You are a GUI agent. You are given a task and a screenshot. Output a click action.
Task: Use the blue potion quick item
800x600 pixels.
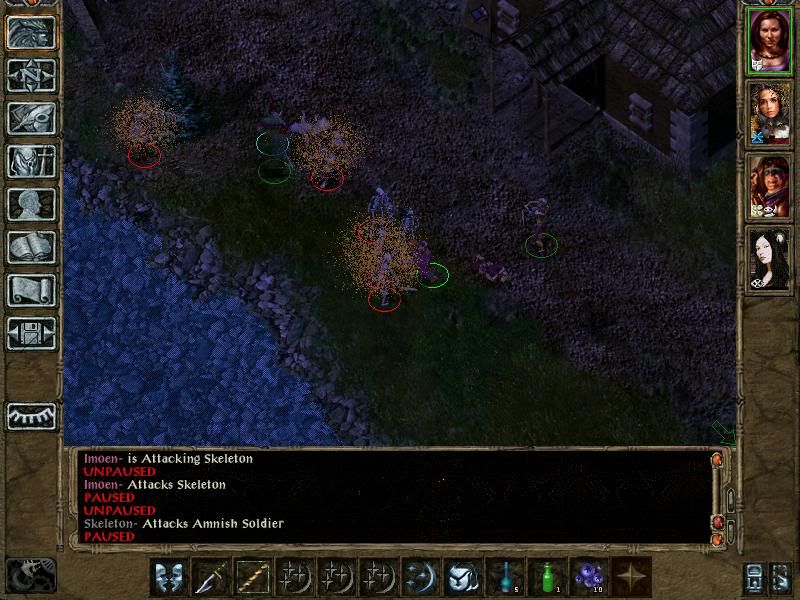(x=505, y=577)
